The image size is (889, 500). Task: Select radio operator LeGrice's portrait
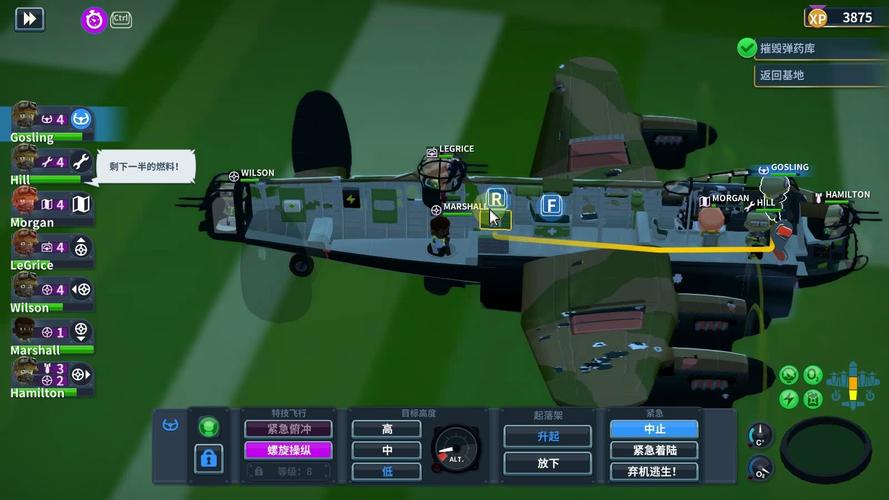(25, 247)
